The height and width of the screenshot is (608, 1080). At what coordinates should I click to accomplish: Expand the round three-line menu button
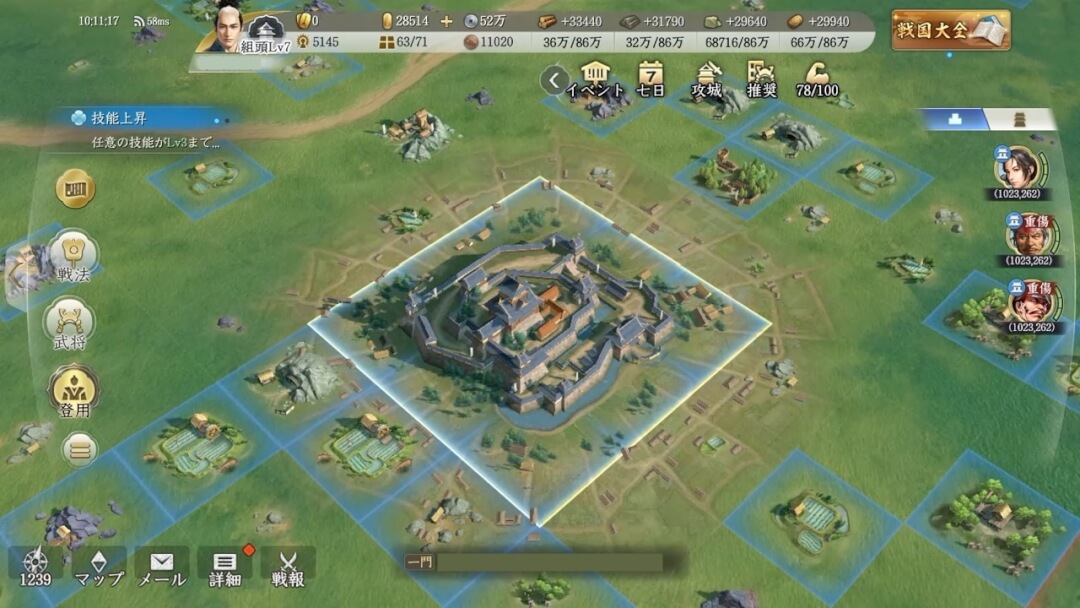[x=79, y=449]
